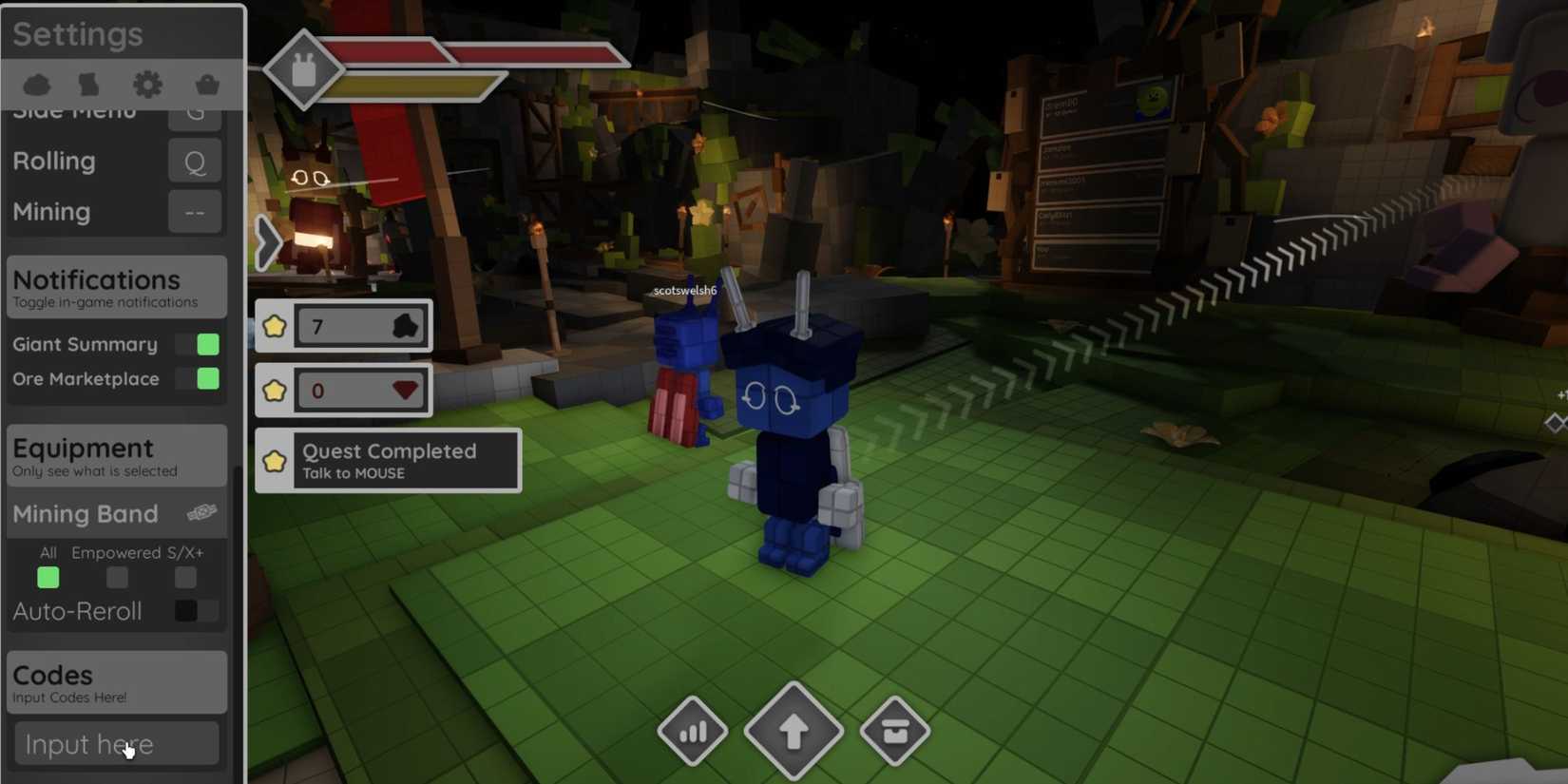Viewport: 1568px width, 784px height.
Task: Open the inventory box diamond icon
Action: click(893, 731)
